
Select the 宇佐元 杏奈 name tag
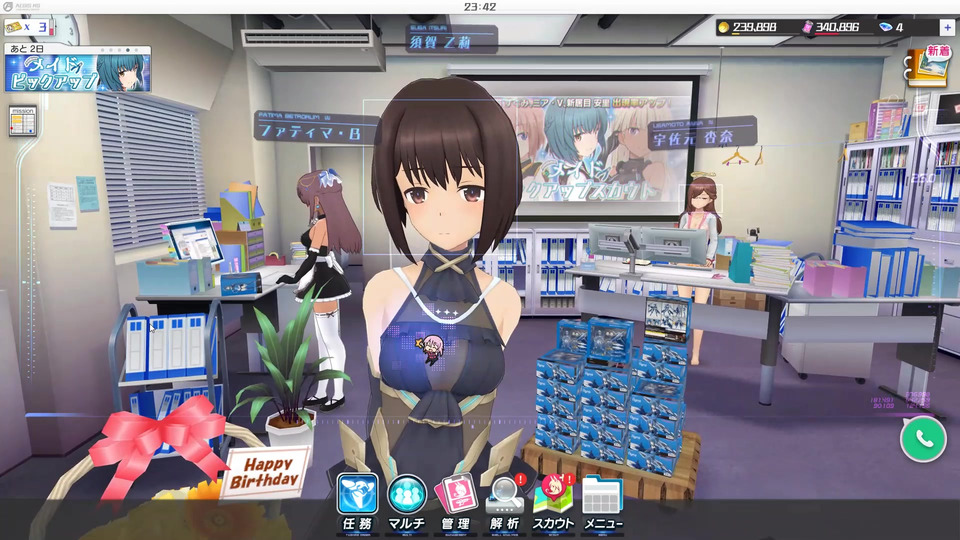coord(701,138)
